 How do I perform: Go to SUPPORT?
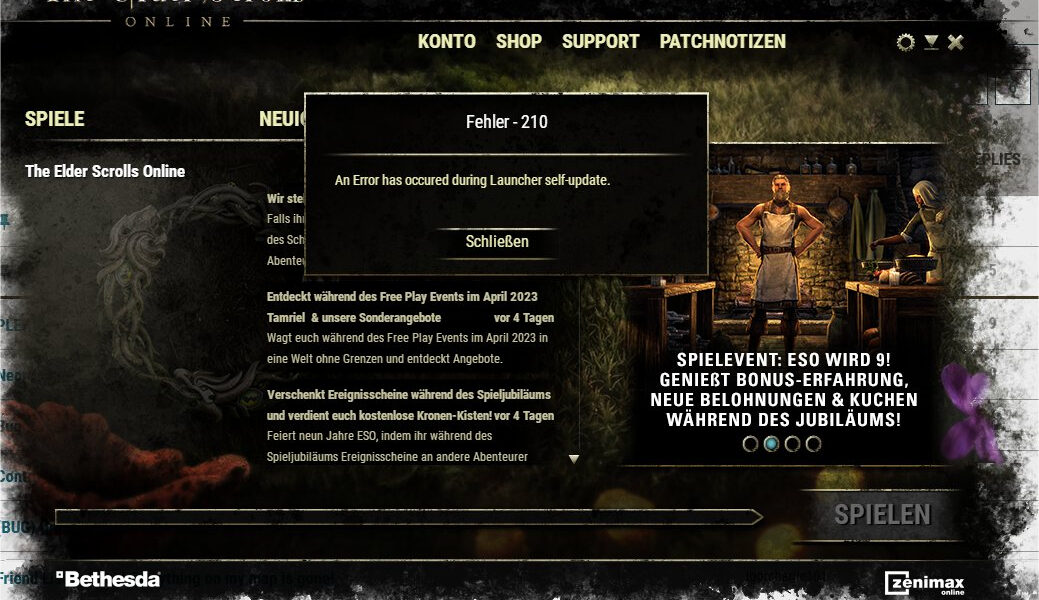(600, 42)
